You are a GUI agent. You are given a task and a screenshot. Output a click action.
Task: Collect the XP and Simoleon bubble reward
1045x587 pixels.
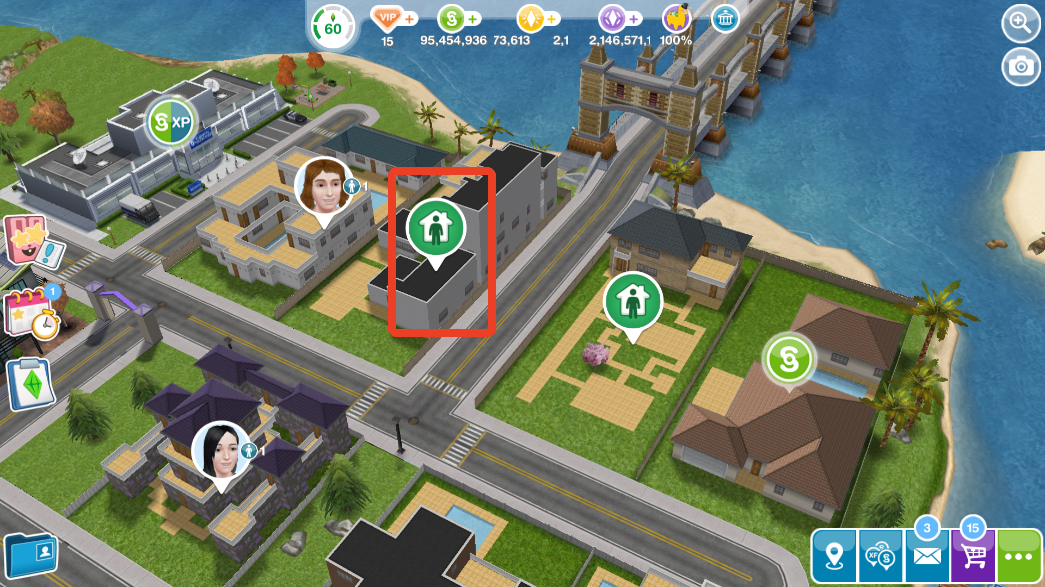coord(170,123)
